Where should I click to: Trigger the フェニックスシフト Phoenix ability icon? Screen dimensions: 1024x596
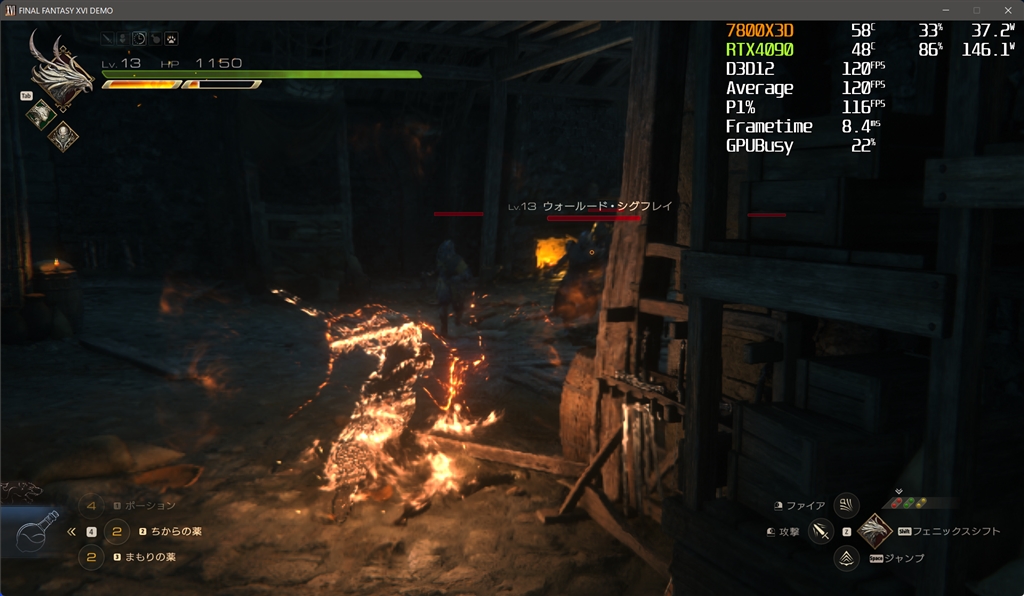pyautogui.click(x=875, y=531)
